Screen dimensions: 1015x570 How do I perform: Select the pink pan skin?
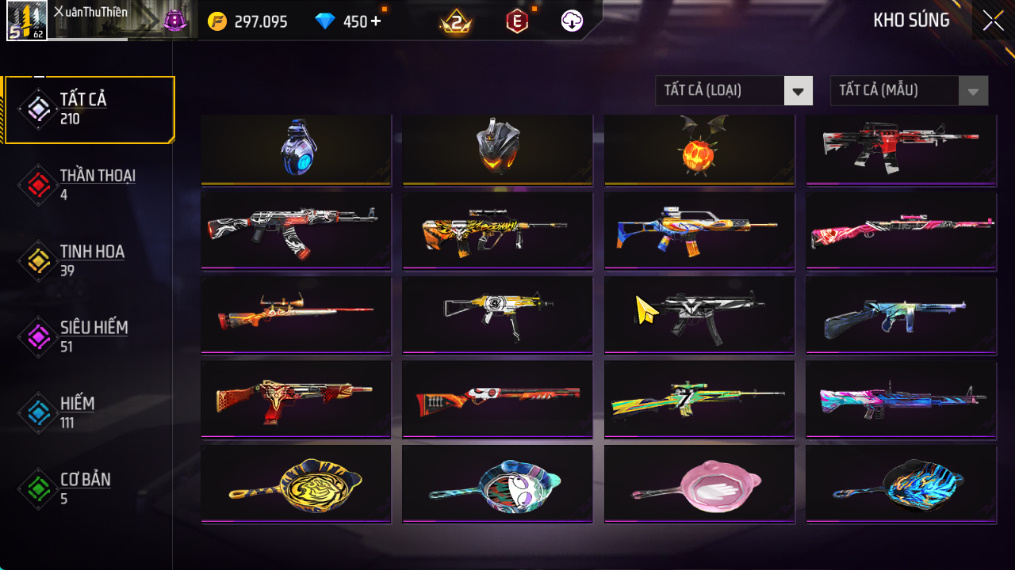click(x=699, y=484)
